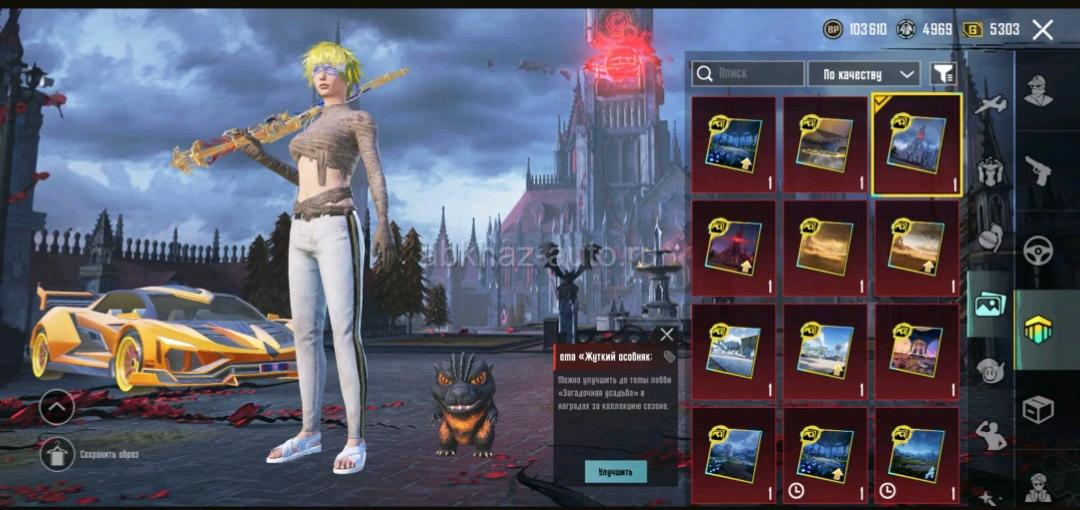Click the BP currency coin icon

click(832, 30)
